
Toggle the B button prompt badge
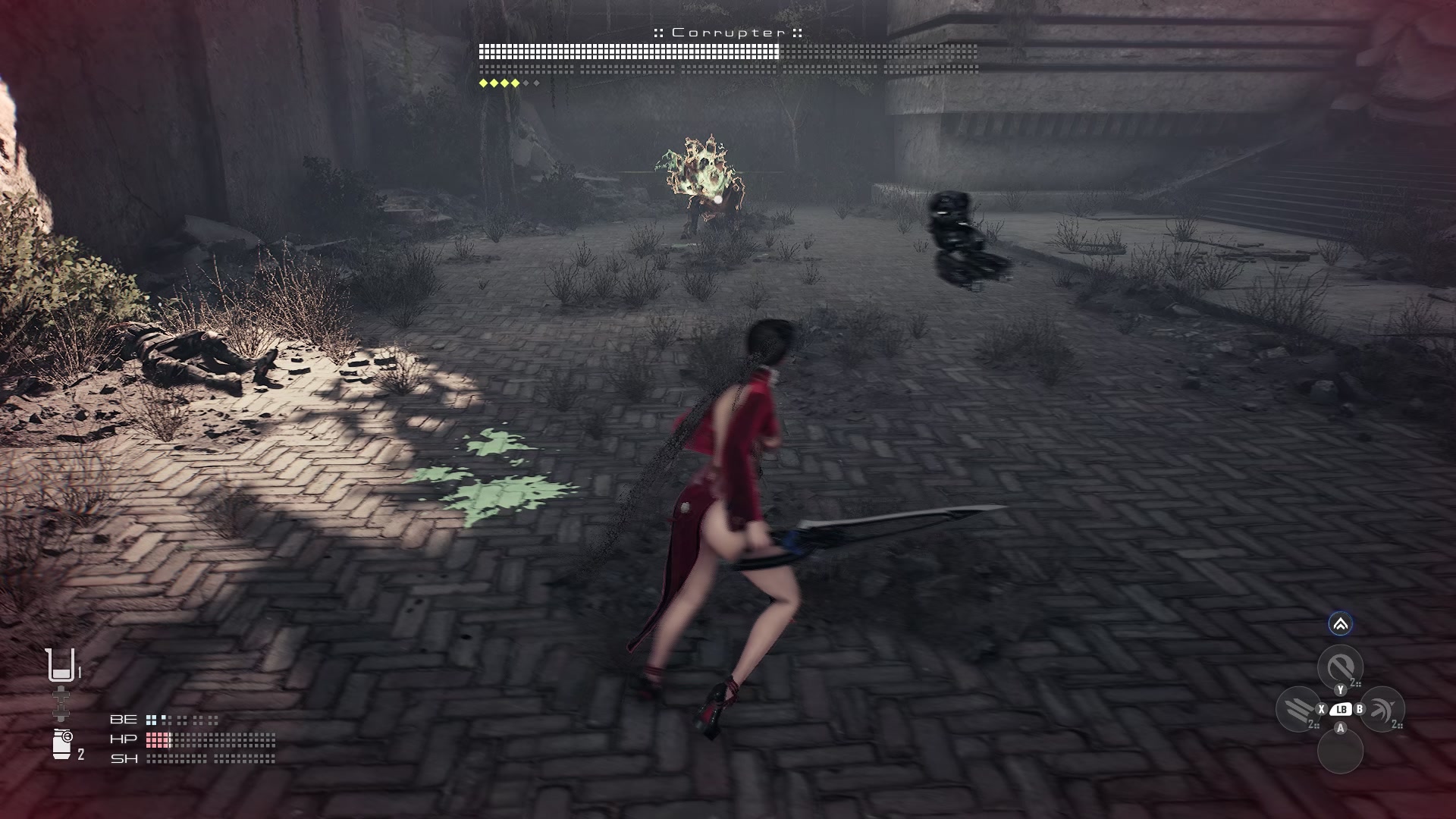coord(1359,709)
